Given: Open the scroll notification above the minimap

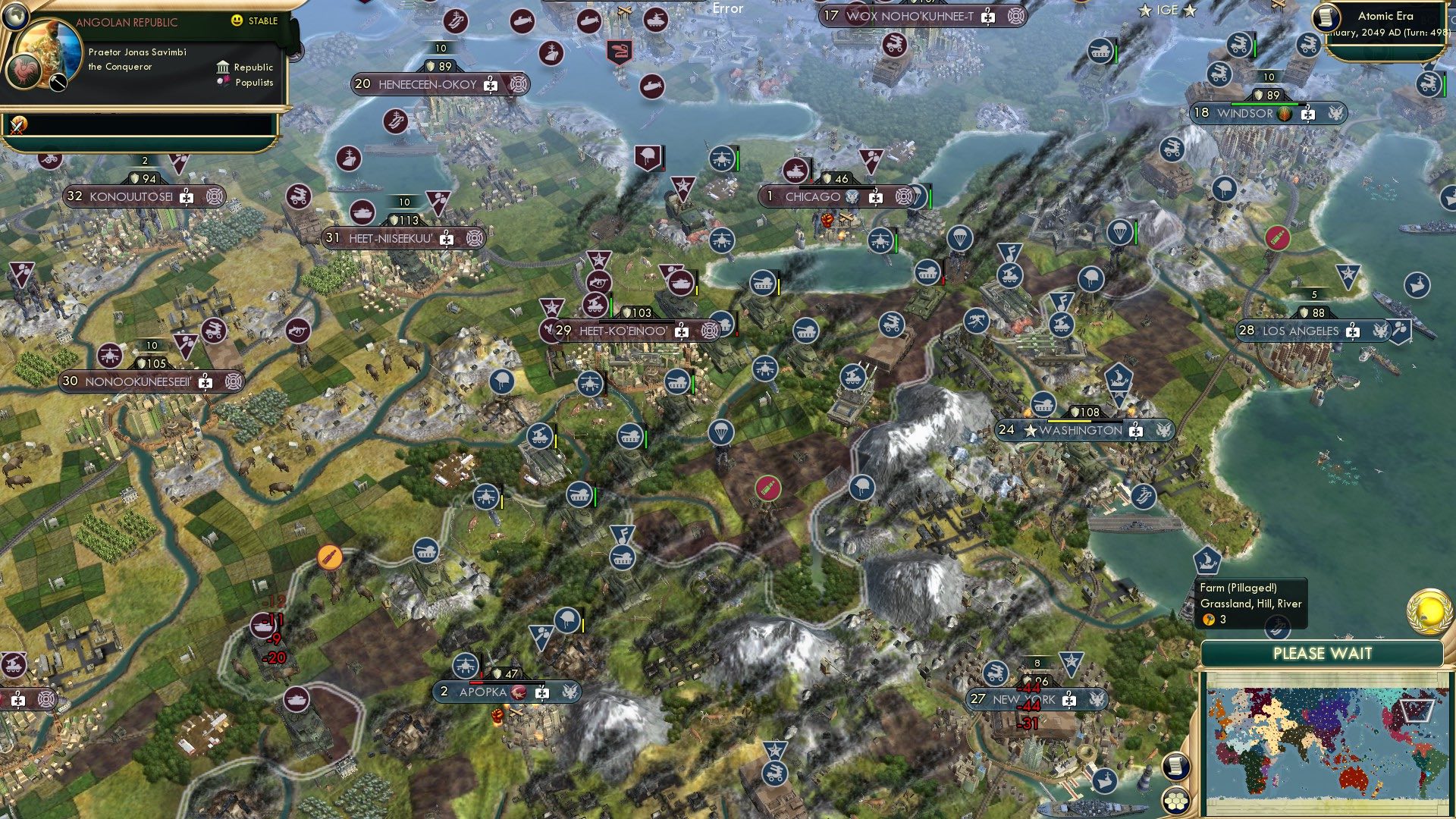Looking at the screenshot, I should pos(1176,765).
